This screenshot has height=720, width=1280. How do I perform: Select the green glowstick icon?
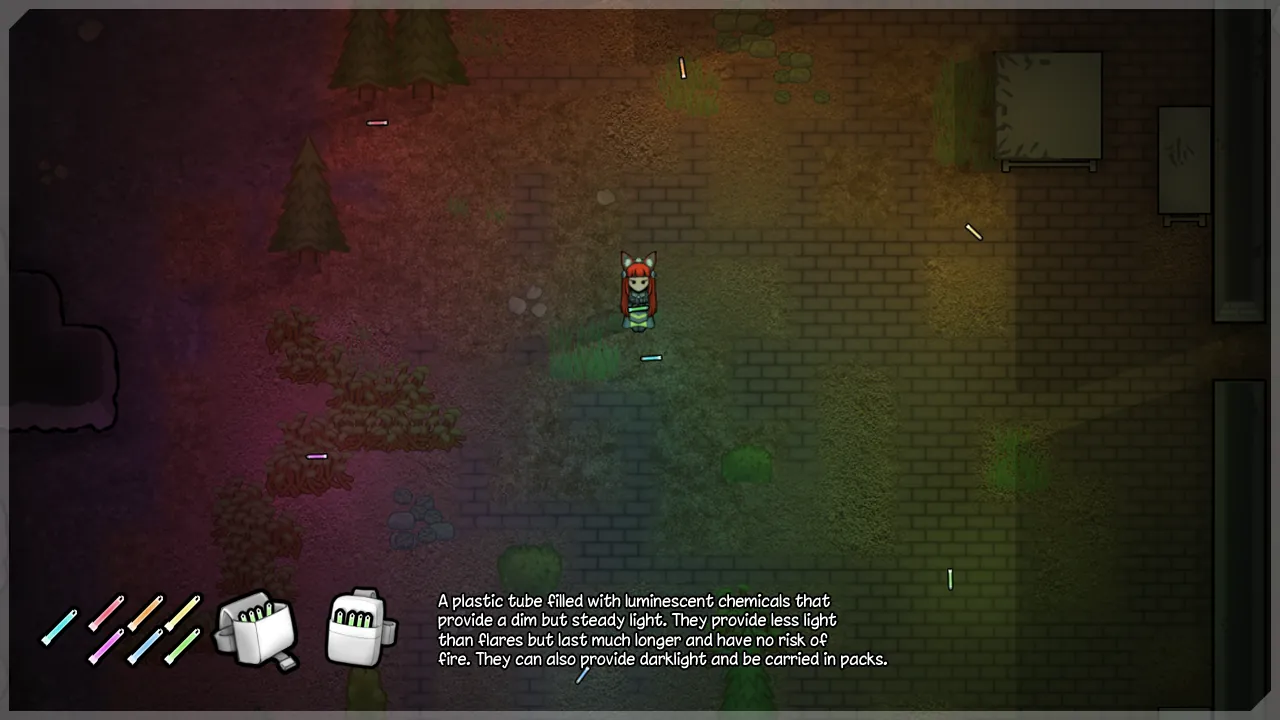(x=182, y=647)
